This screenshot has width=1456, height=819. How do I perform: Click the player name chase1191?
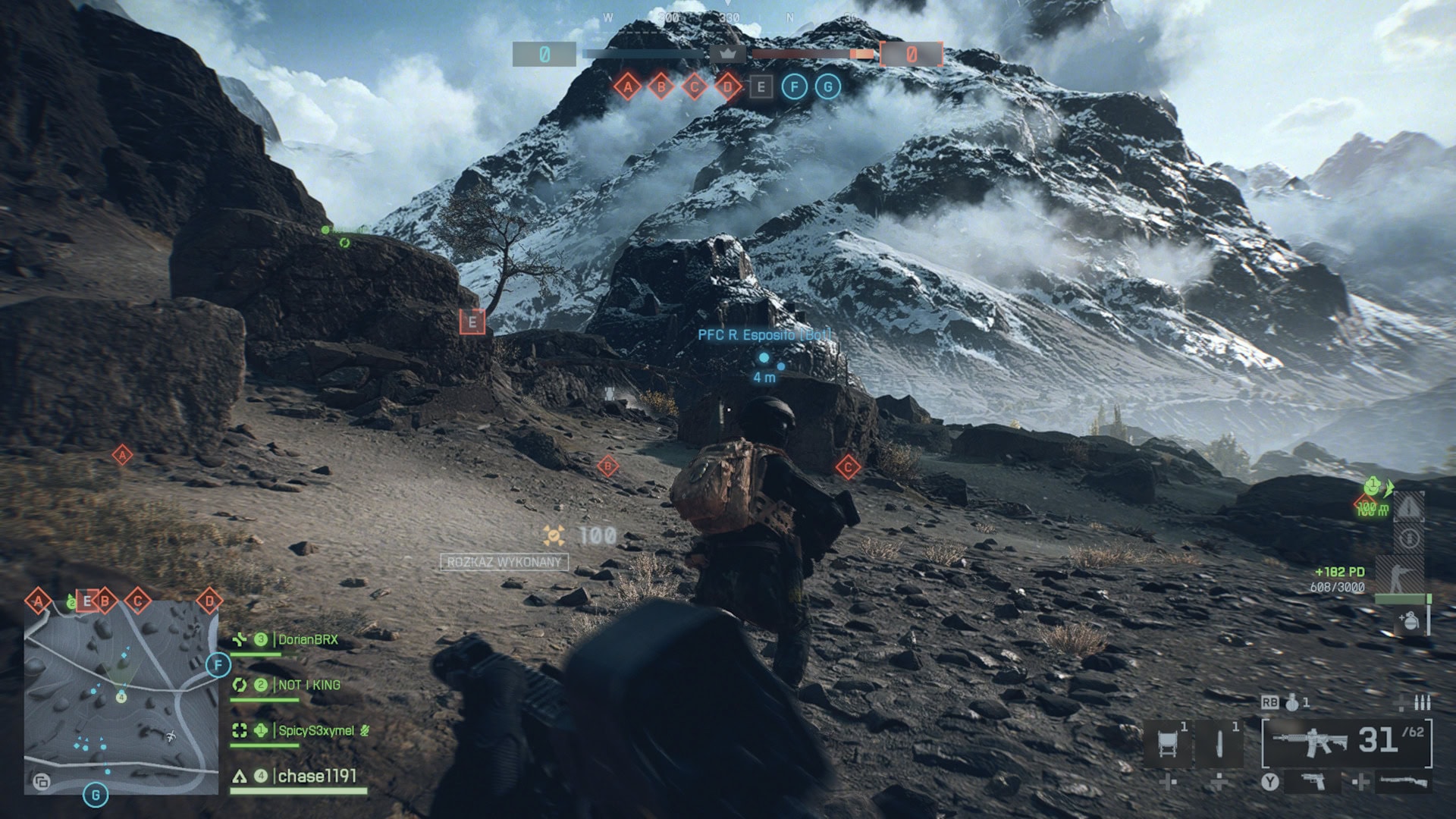[x=318, y=776]
